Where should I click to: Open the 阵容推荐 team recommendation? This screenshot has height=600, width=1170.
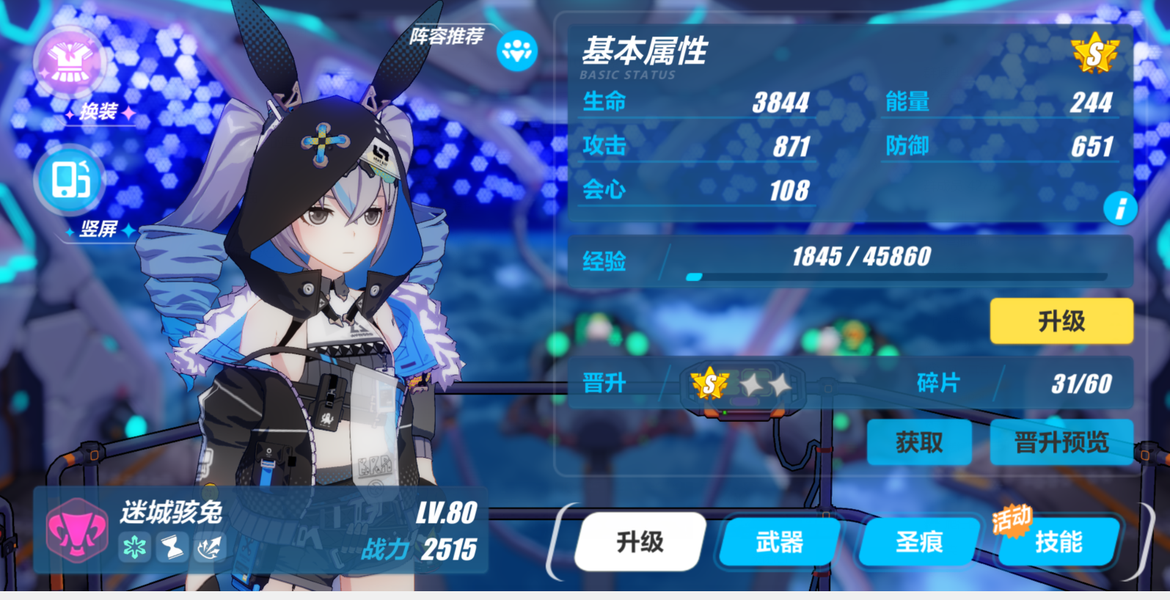pos(517,50)
